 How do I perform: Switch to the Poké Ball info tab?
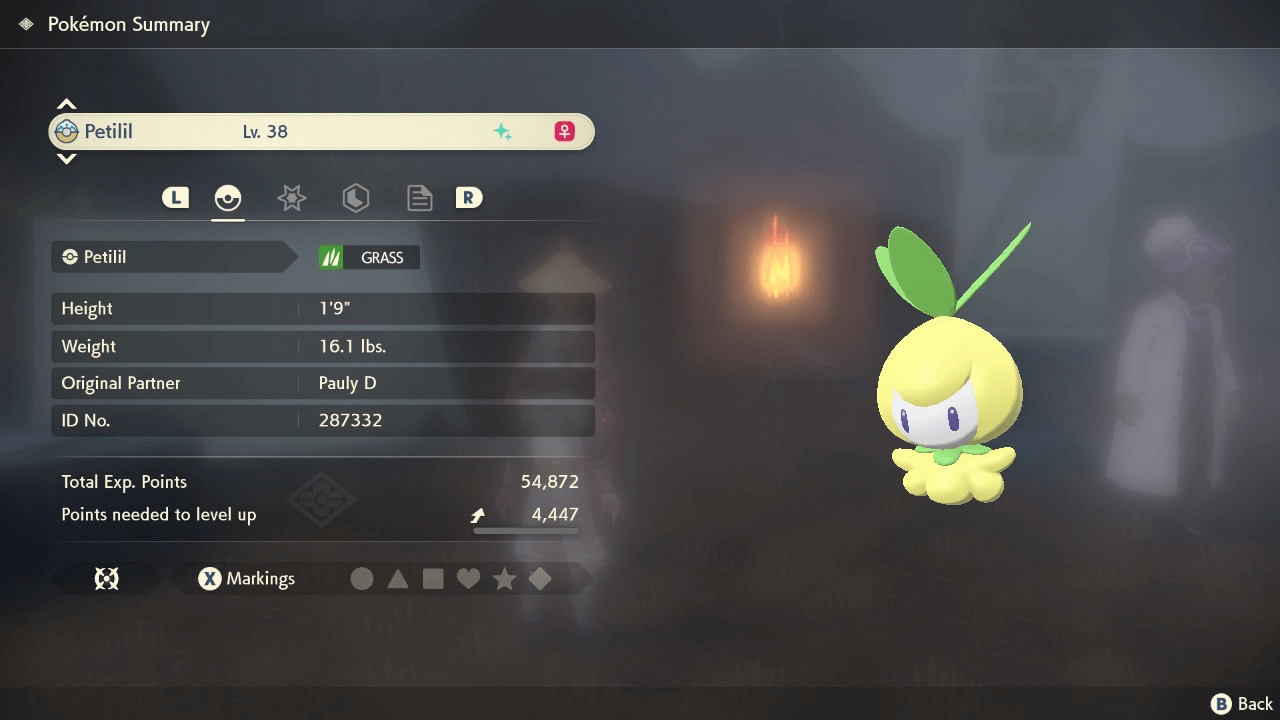pyautogui.click(x=228, y=198)
